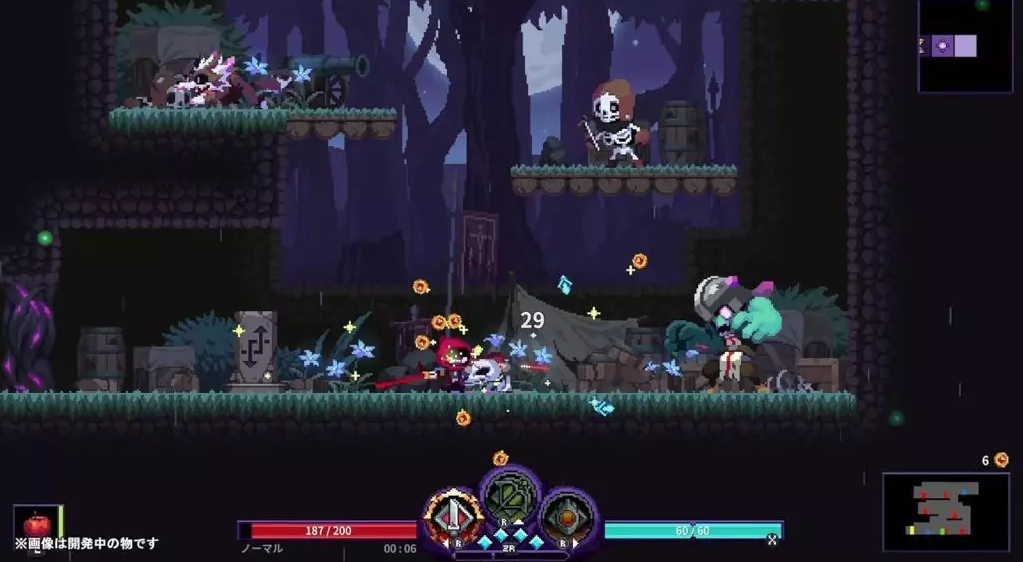Click the purple room progress panel

tap(964, 46)
